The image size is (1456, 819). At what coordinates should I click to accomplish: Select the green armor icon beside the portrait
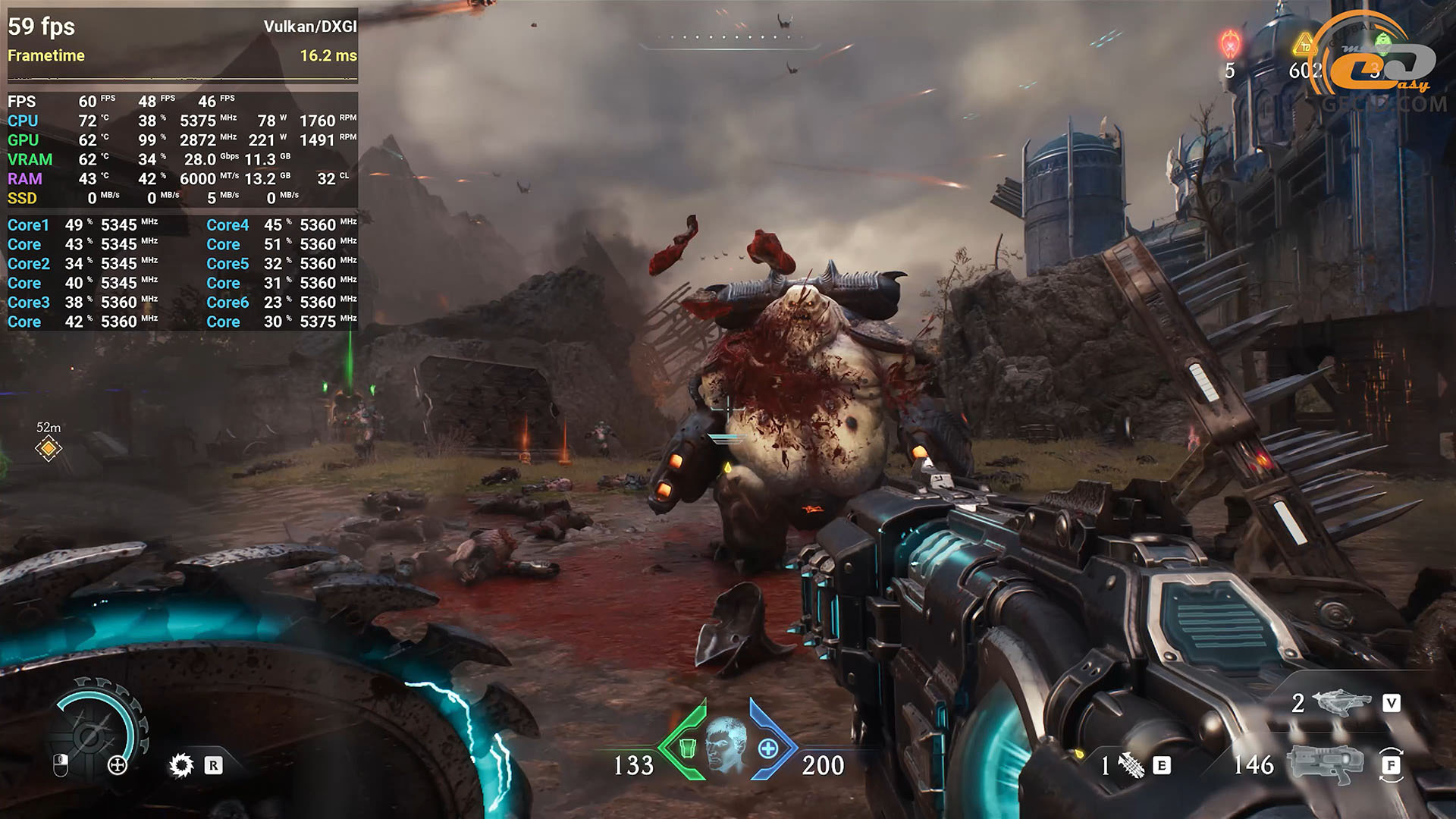pyautogui.click(x=687, y=748)
